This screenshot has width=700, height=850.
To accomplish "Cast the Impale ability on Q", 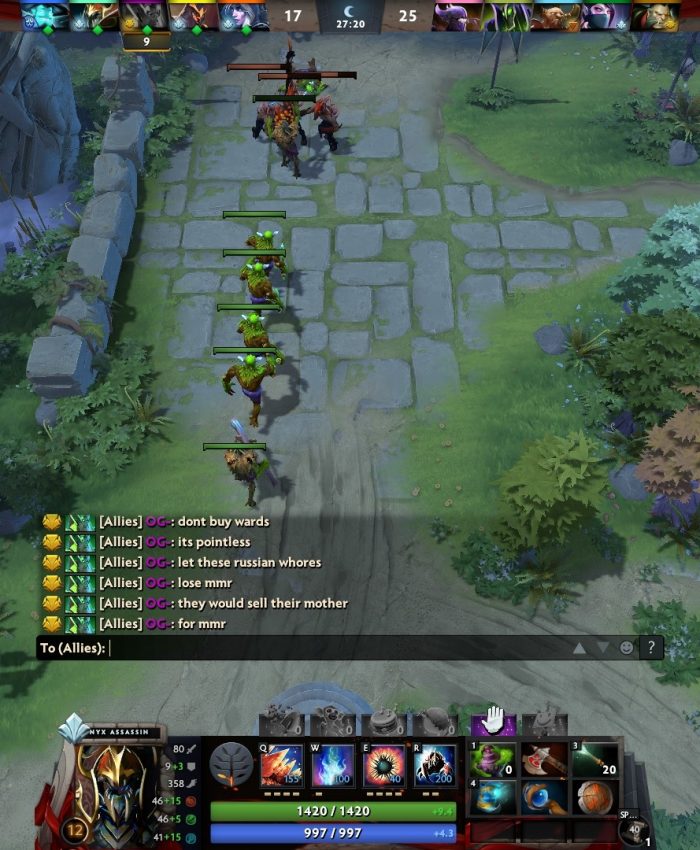I will 282,766.
